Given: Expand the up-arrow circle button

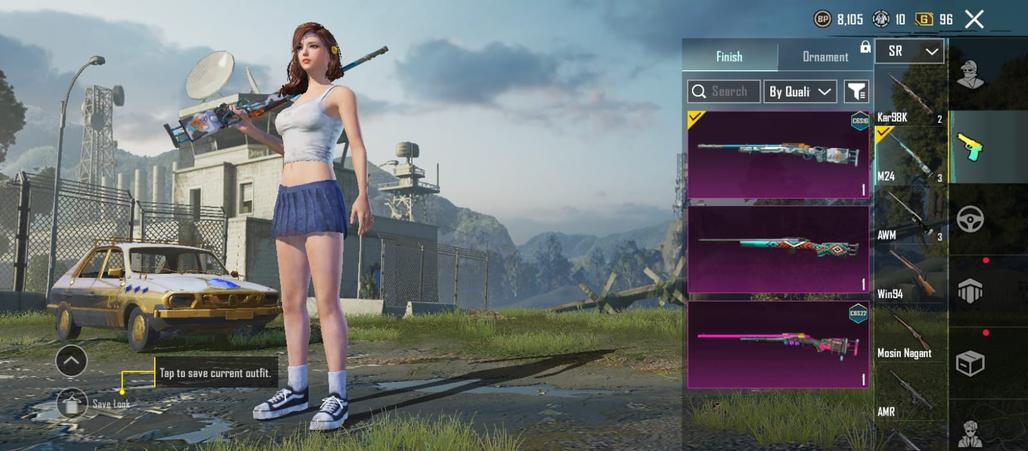Looking at the screenshot, I should [x=71, y=360].
